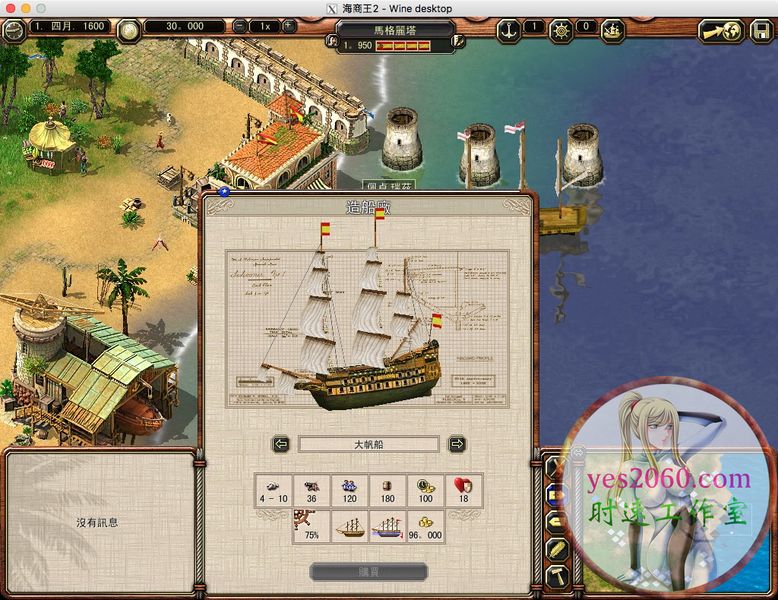This screenshot has height=600, width=778.
Task: Click the gold coin treasury icon
Action: [x=129, y=29]
